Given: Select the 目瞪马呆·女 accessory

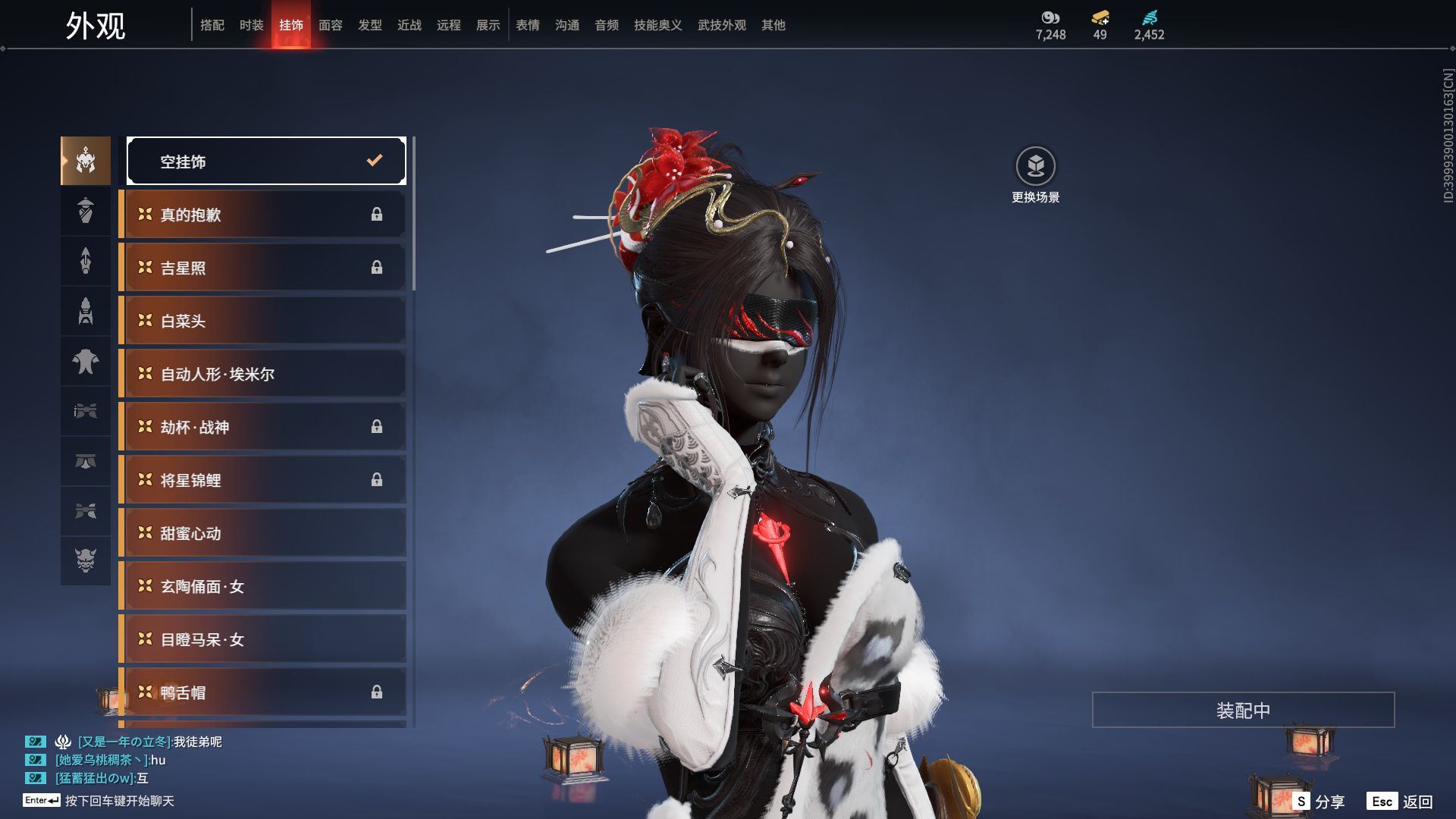Looking at the screenshot, I should click(262, 639).
